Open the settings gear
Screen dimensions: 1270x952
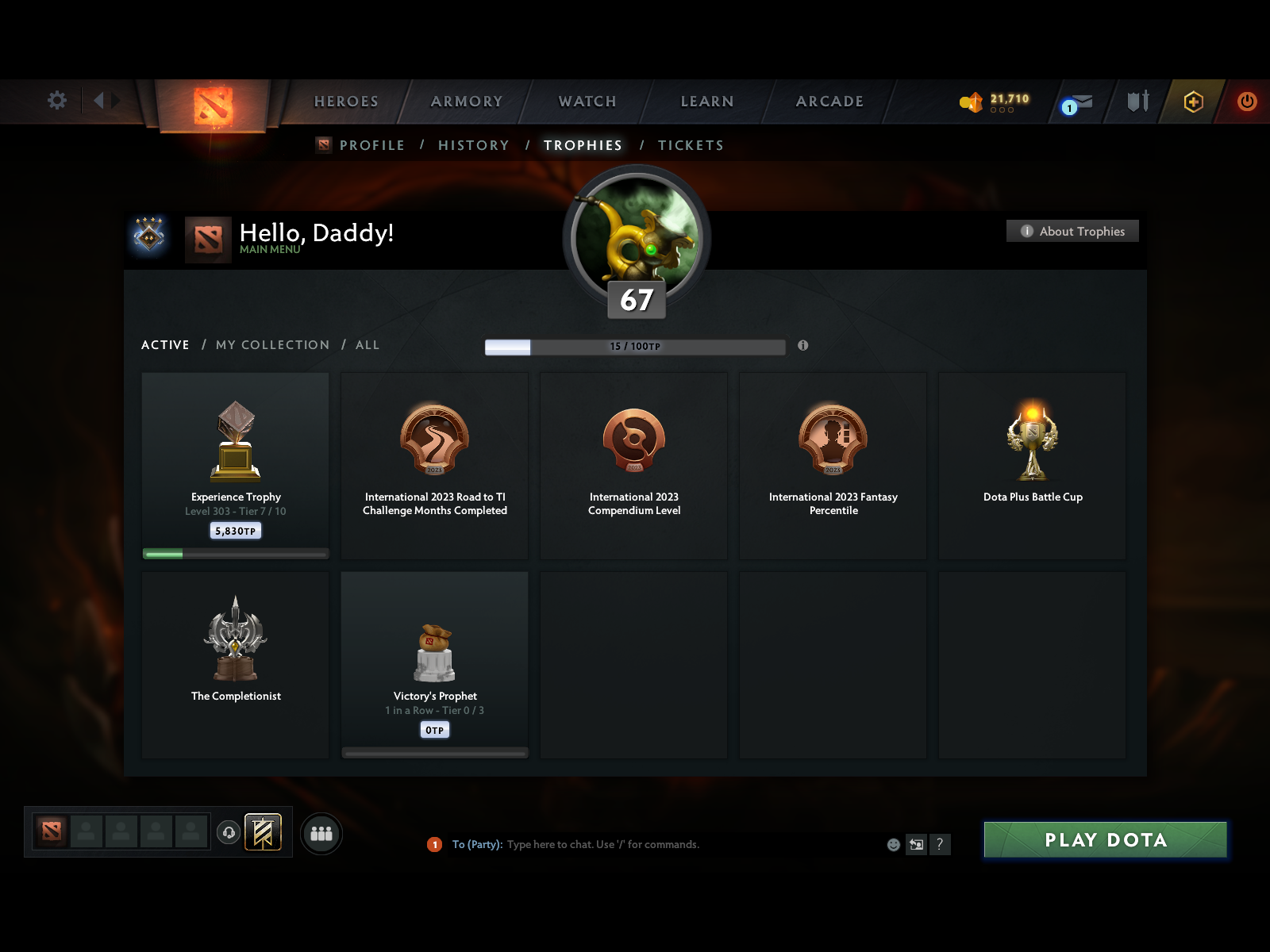pyautogui.click(x=56, y=101)
